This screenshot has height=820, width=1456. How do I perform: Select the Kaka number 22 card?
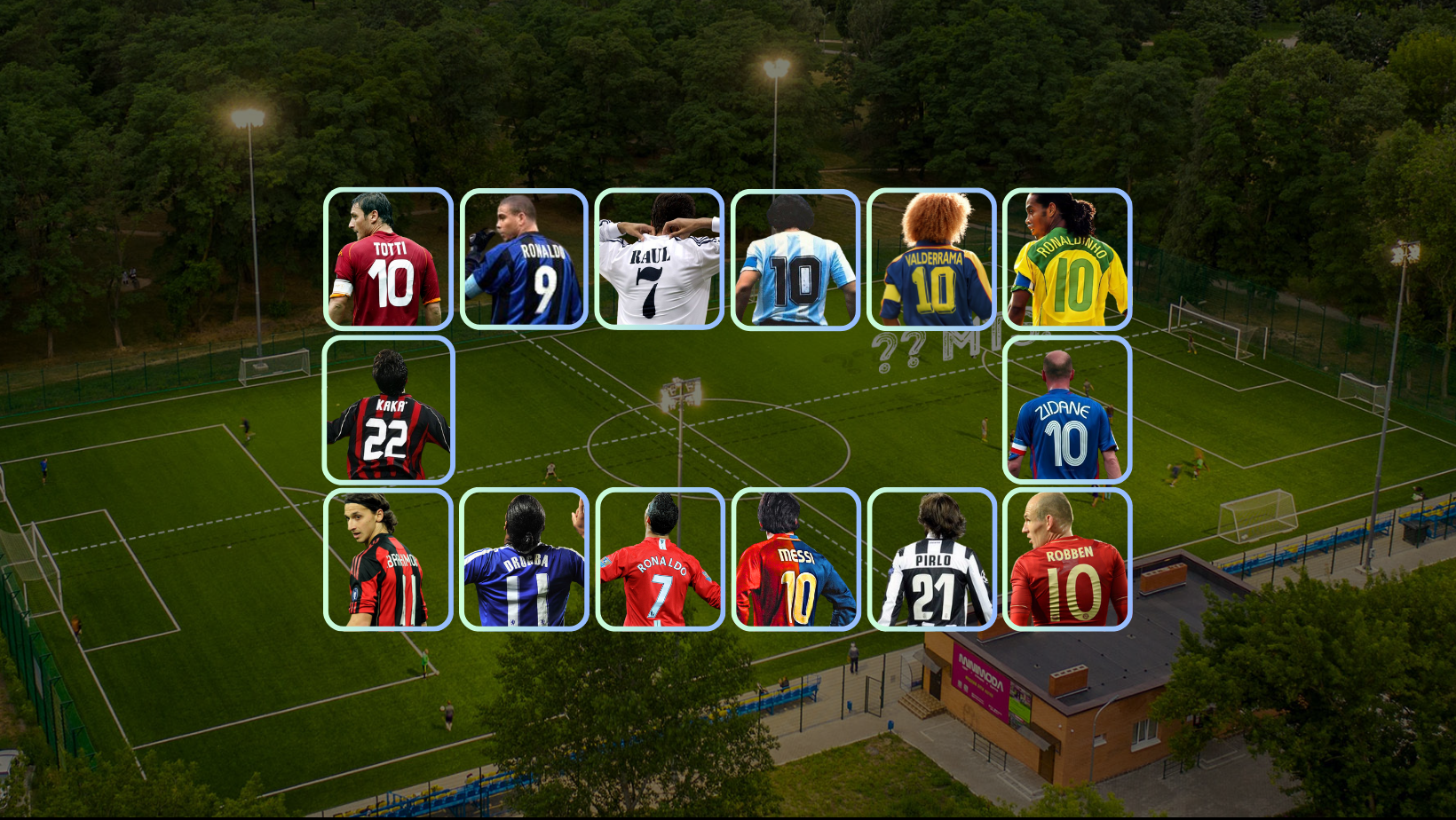(x=388, y=410)
